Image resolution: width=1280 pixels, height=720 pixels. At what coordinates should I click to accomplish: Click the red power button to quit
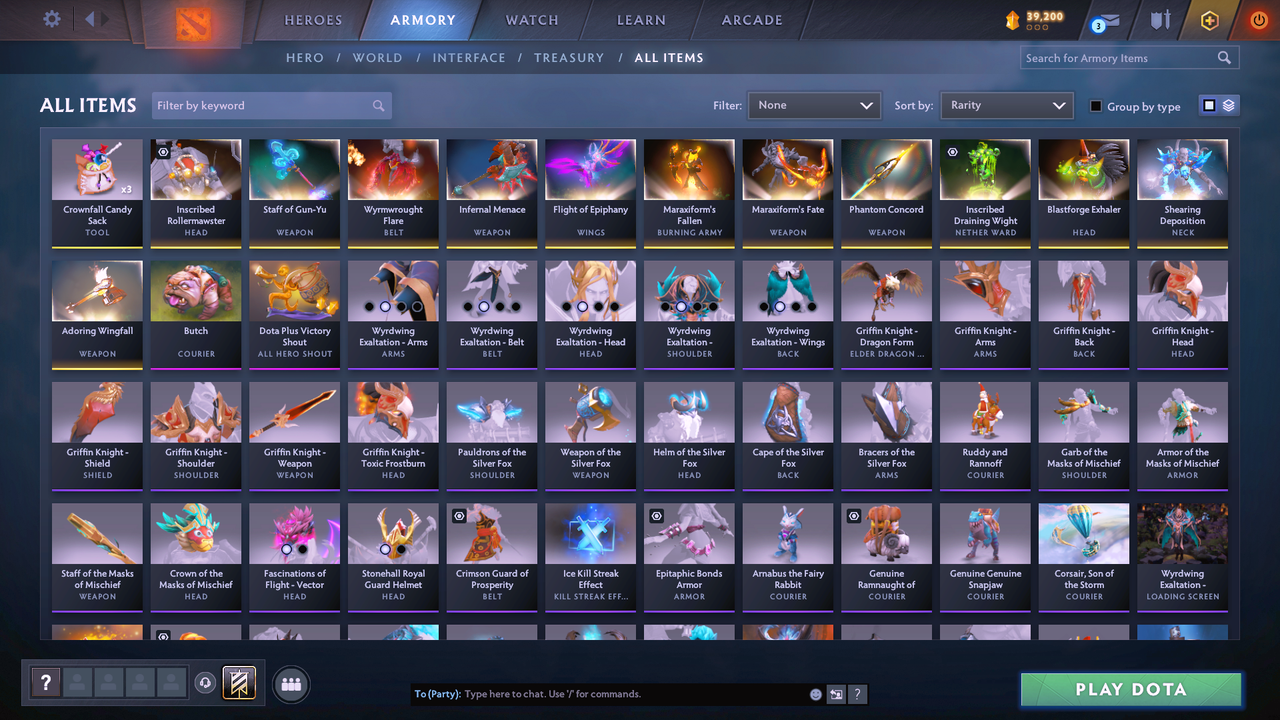[1258, 19]
